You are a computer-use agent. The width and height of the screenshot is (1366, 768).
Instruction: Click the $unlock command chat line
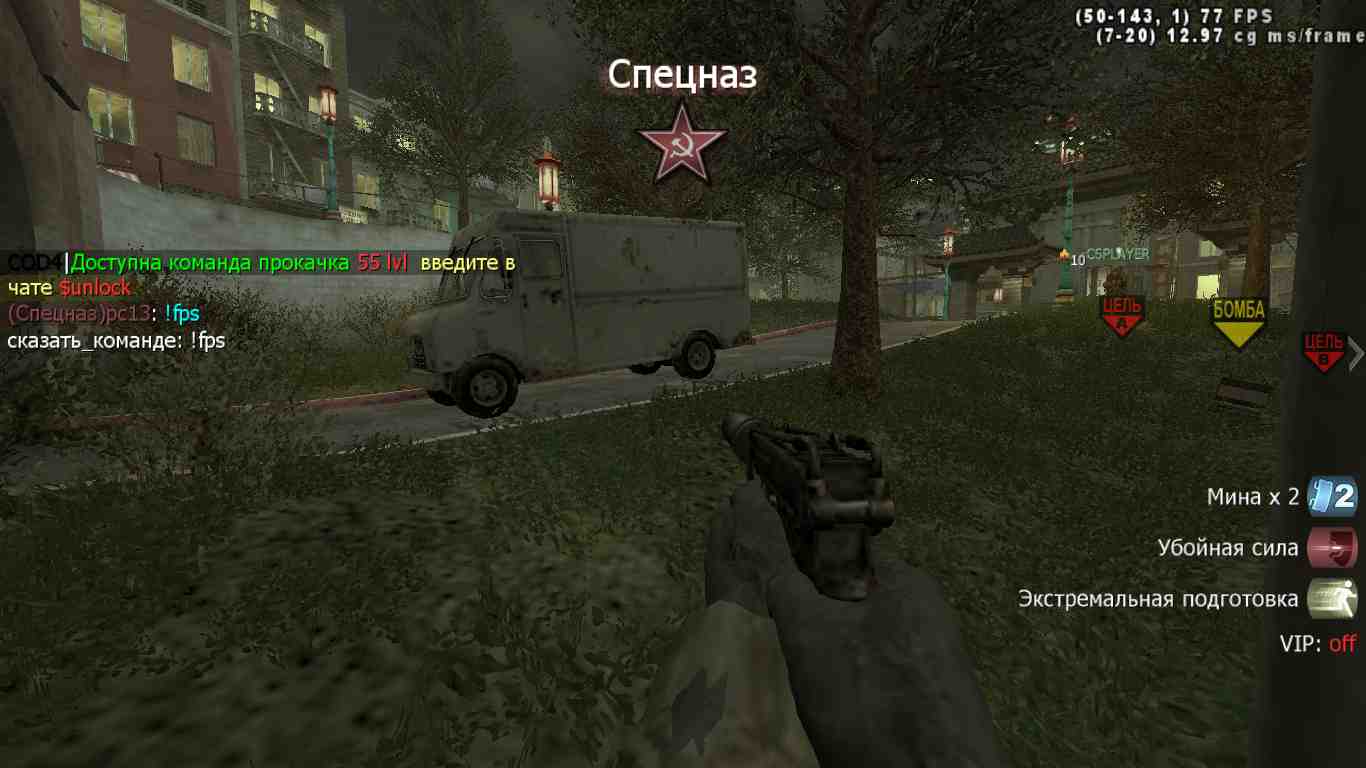[x=95, y=288]
